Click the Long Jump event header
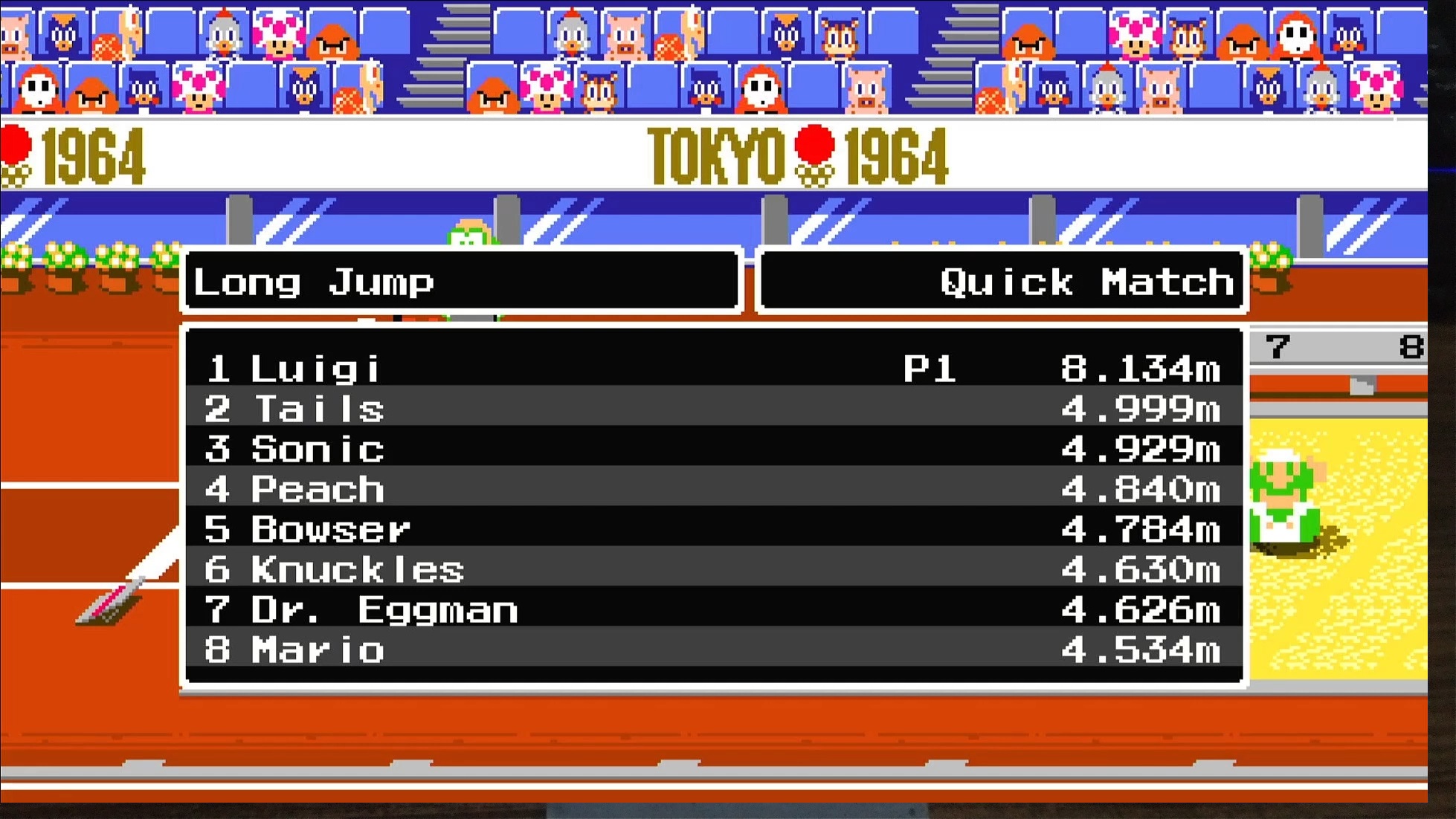Image resolution: width=1456 pixels, height=819 pixels. coord(461,281)
